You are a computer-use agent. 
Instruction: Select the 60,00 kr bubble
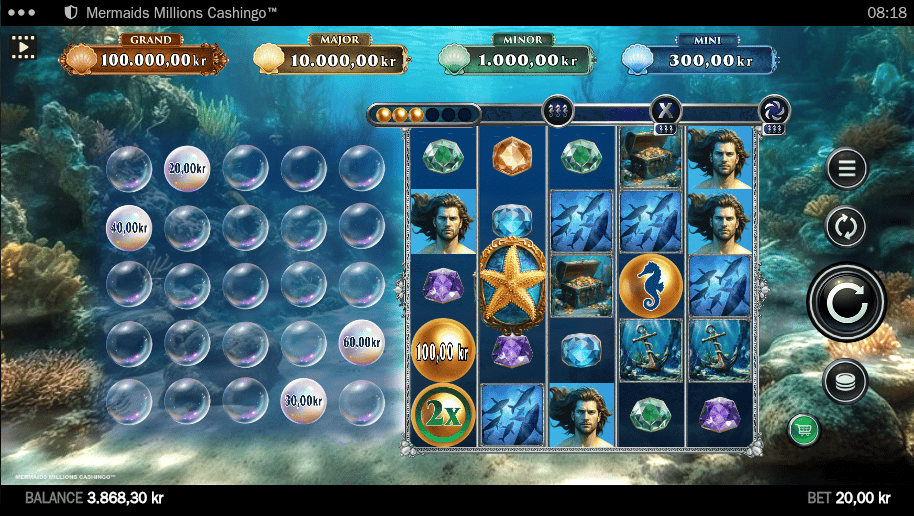(361, 342)
